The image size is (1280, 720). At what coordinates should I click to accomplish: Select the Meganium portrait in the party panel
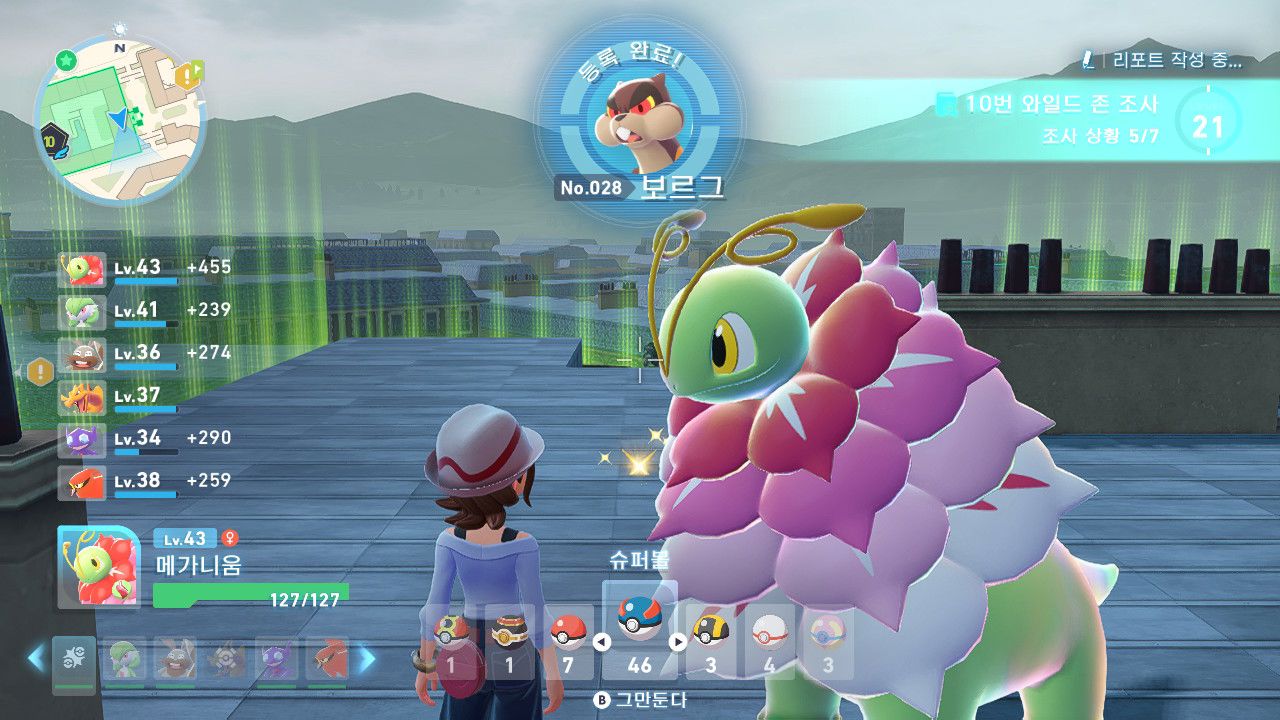(98, 568)
